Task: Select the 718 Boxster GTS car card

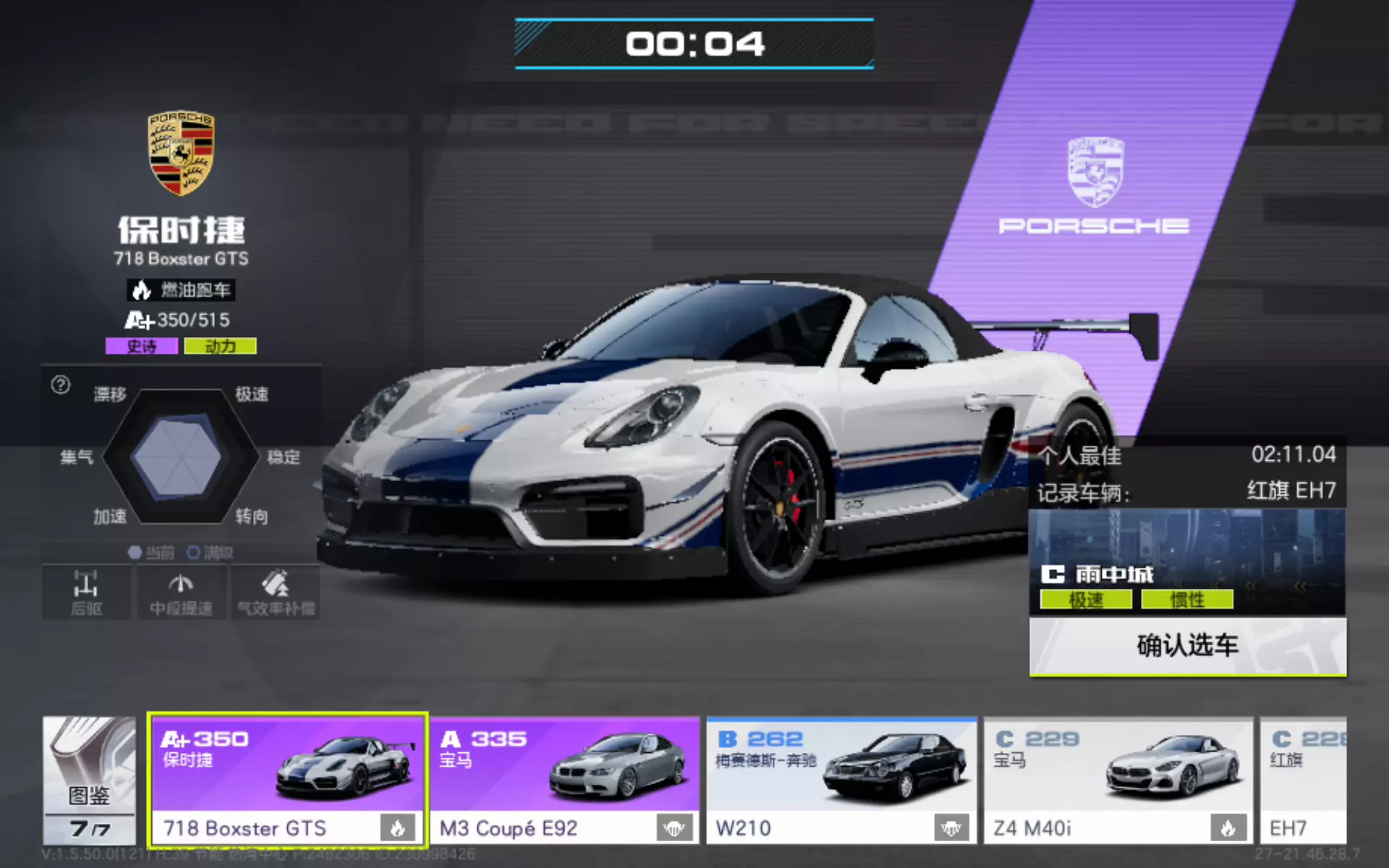Action: click(x=287, y=780)
